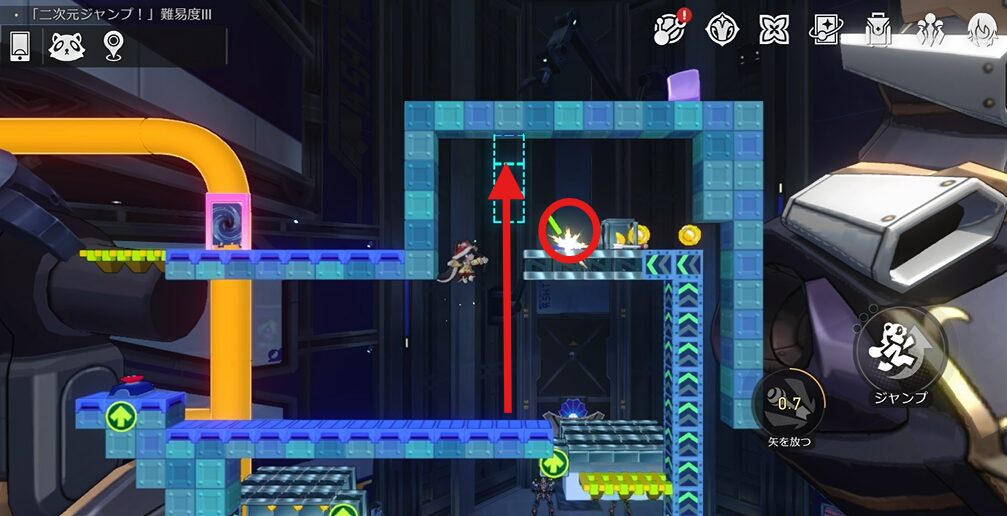Open the map location pin icon
The width and height of the screenshot is (1007, 516).
(x=114, y=46)
